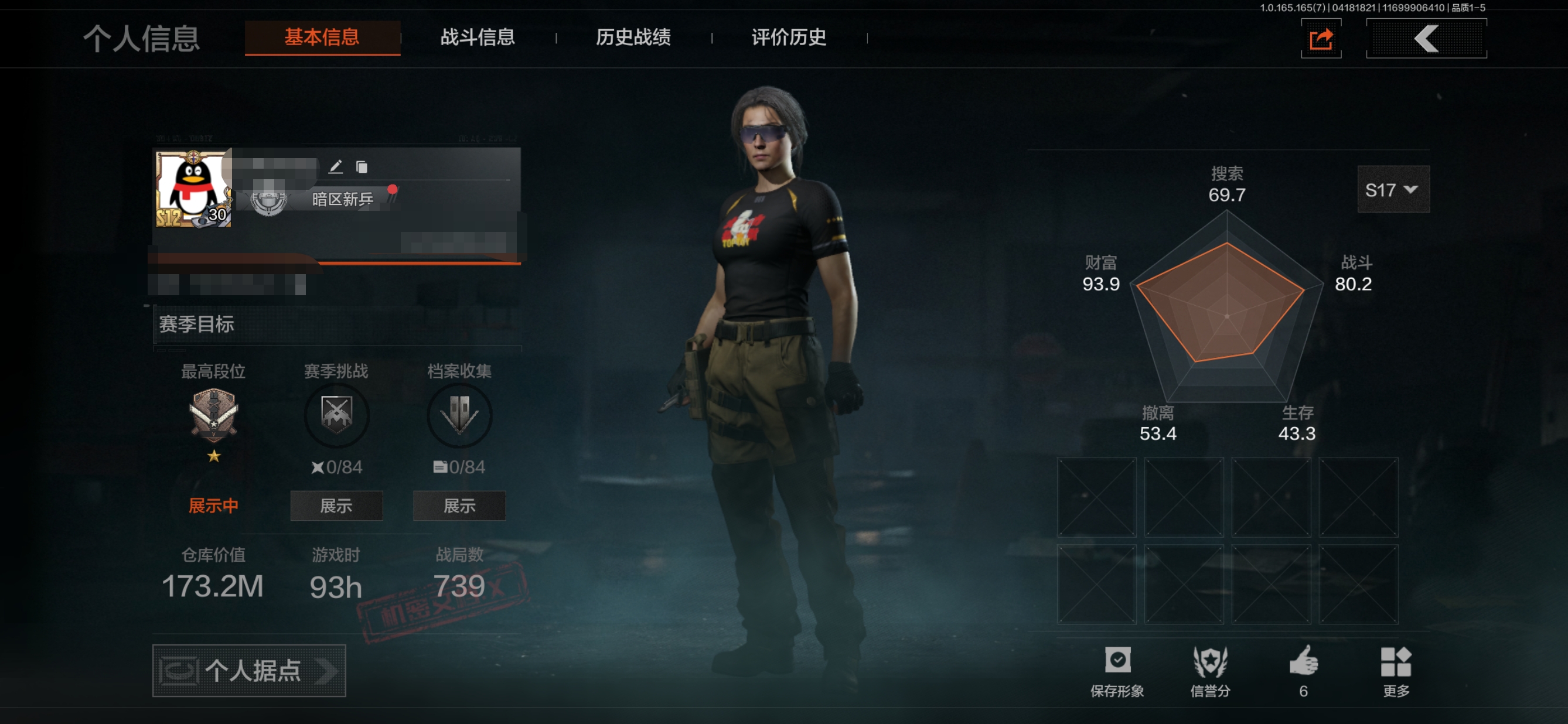Screen dimensions: 1568x724
Task: Click the 赛季目标 section header
Action: click(x=197, y=325)
